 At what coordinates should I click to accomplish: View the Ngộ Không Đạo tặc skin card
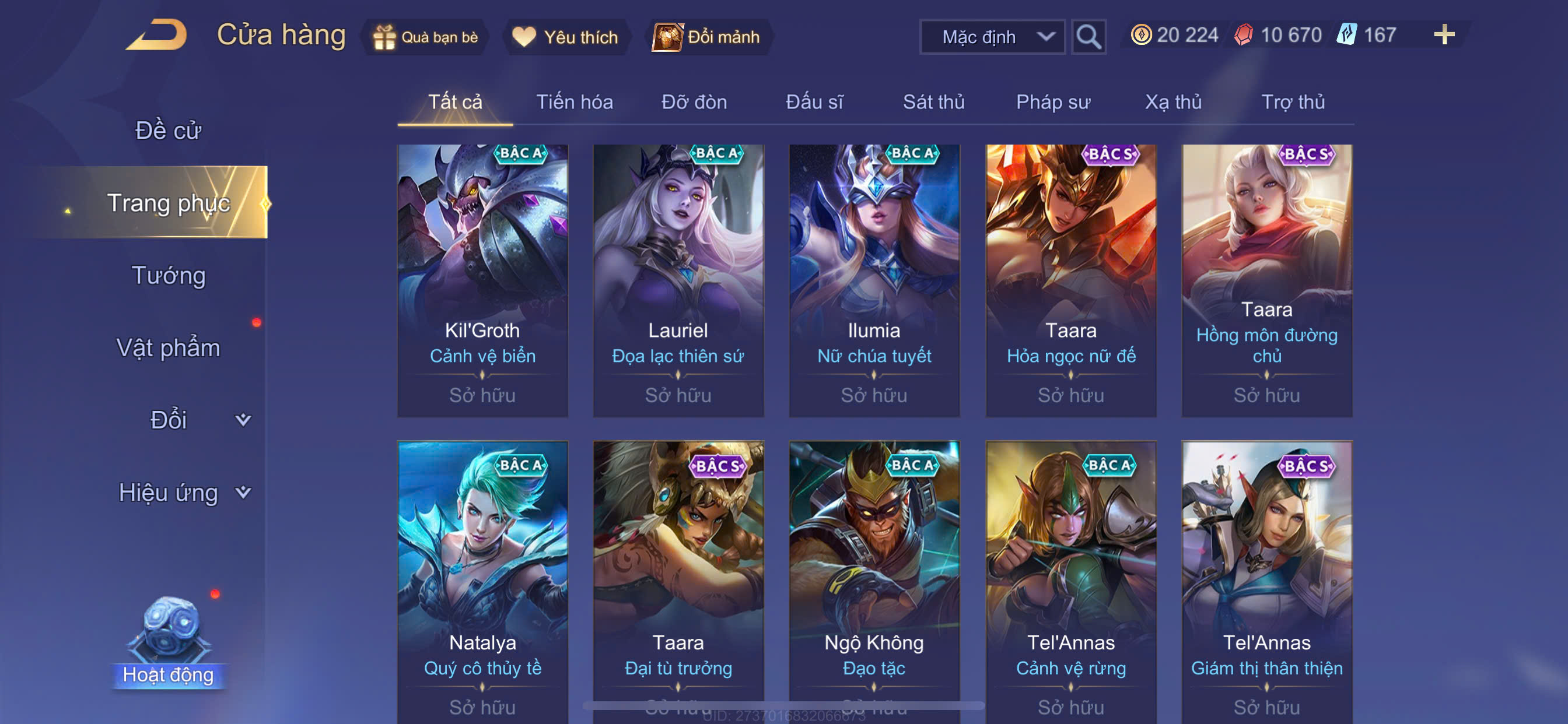click(874, 578)
